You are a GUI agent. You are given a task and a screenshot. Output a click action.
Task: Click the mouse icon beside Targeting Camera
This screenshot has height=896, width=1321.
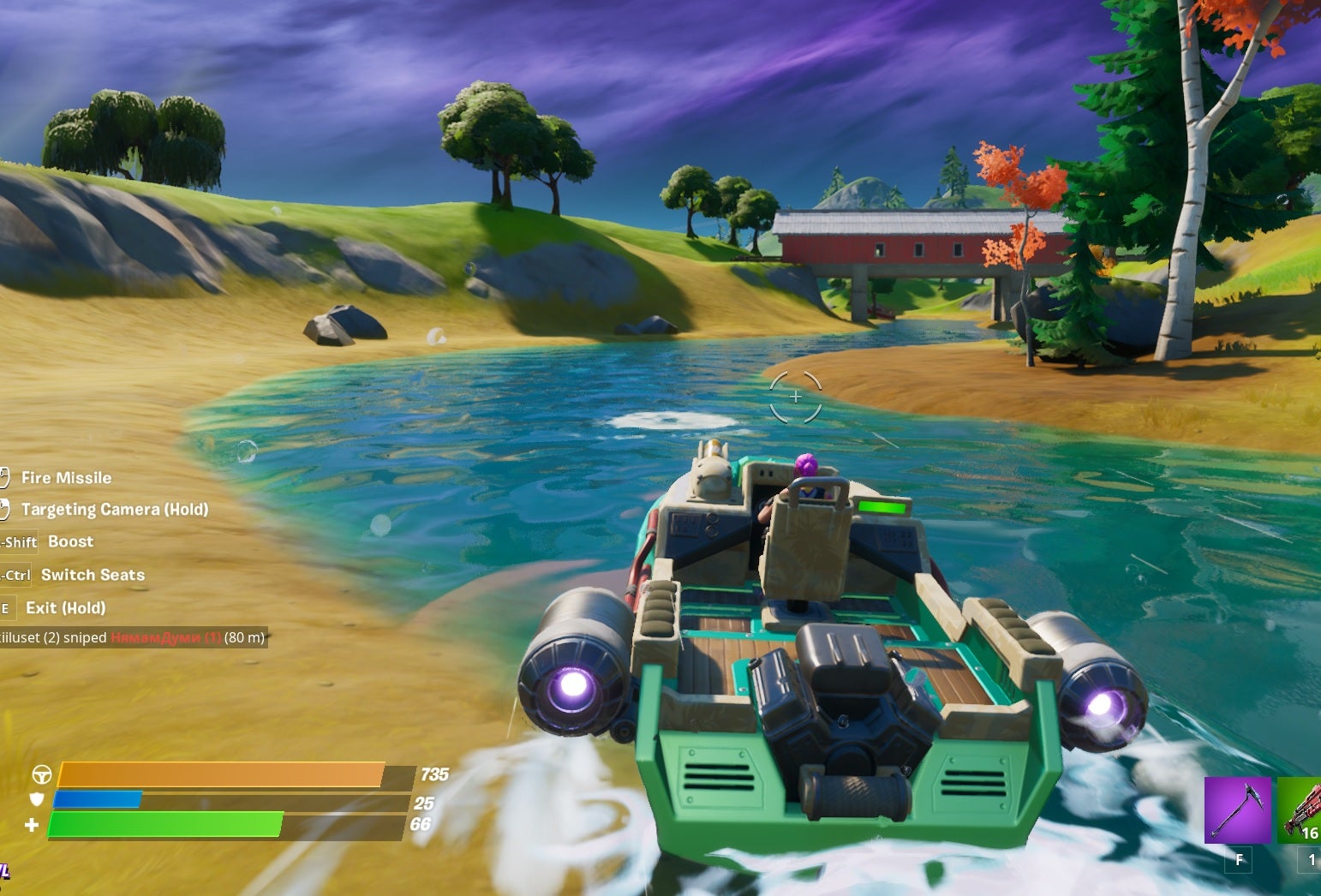click(6, 509)
